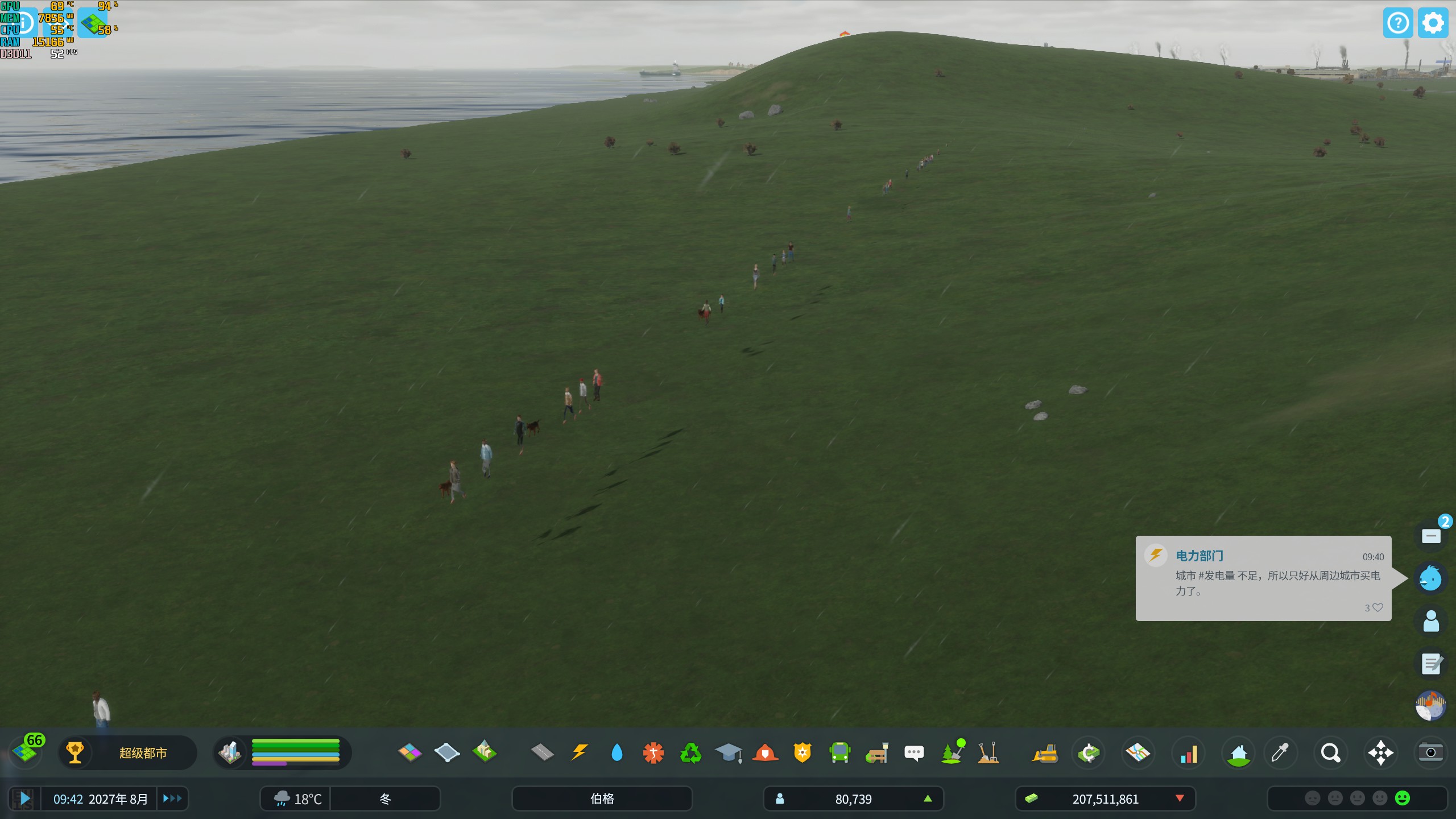Enable triple-speed simulation
This screenshot has width=1456, height=819.
click(172, 799)
